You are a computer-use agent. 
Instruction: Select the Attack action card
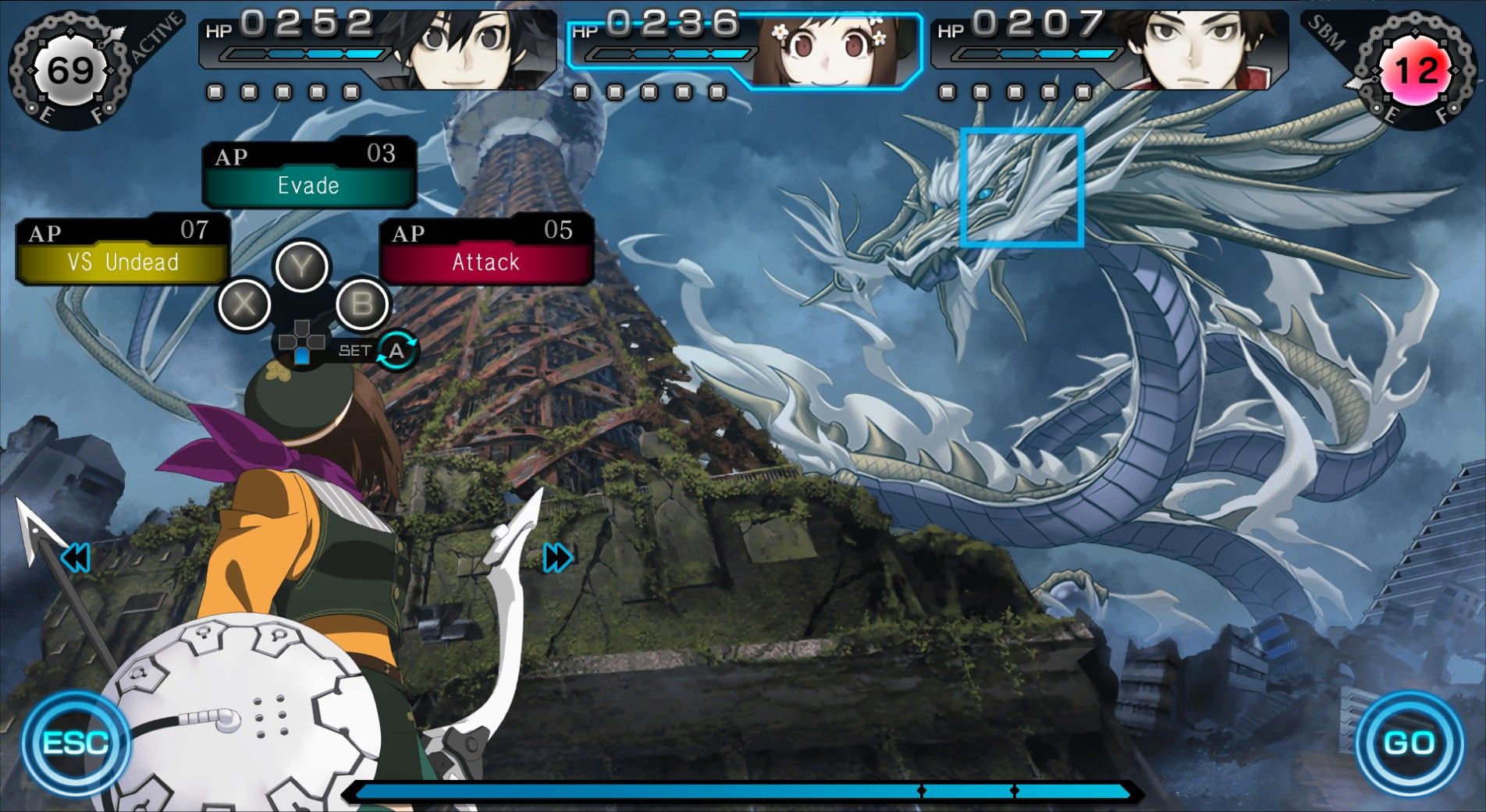click(x=485, y=262)
